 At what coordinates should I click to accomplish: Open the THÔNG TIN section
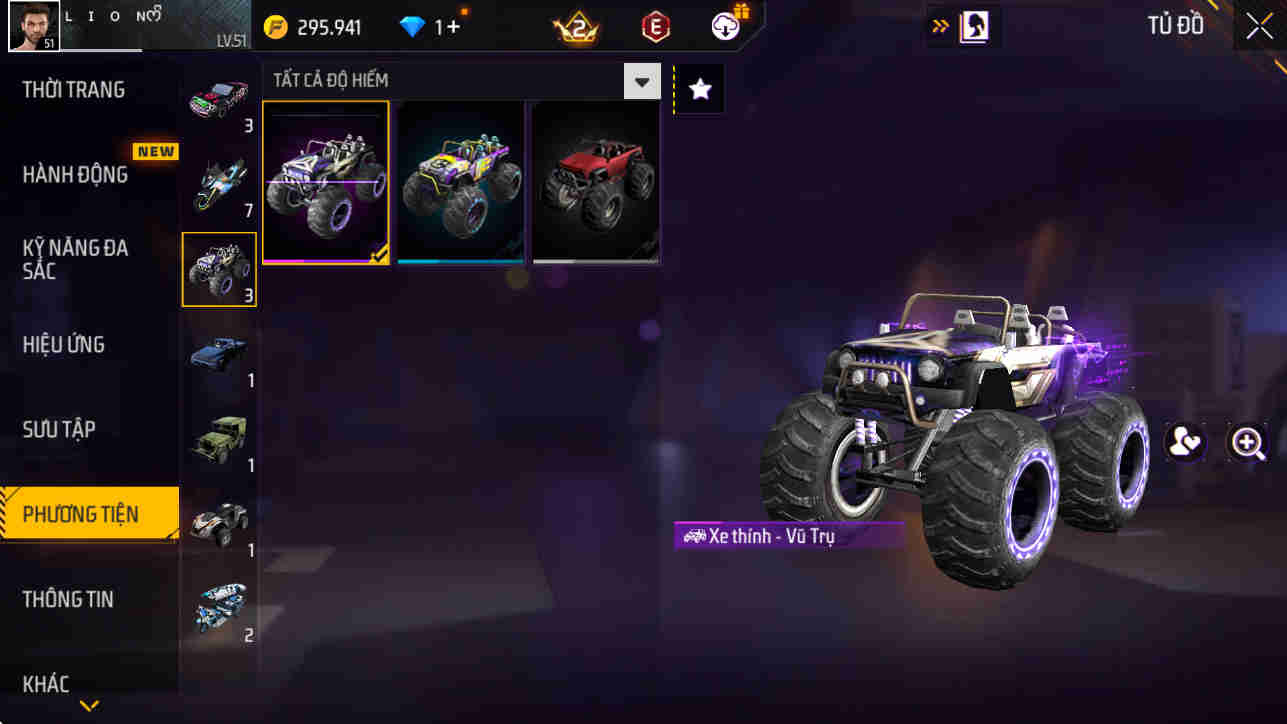[x=70, y=599]
